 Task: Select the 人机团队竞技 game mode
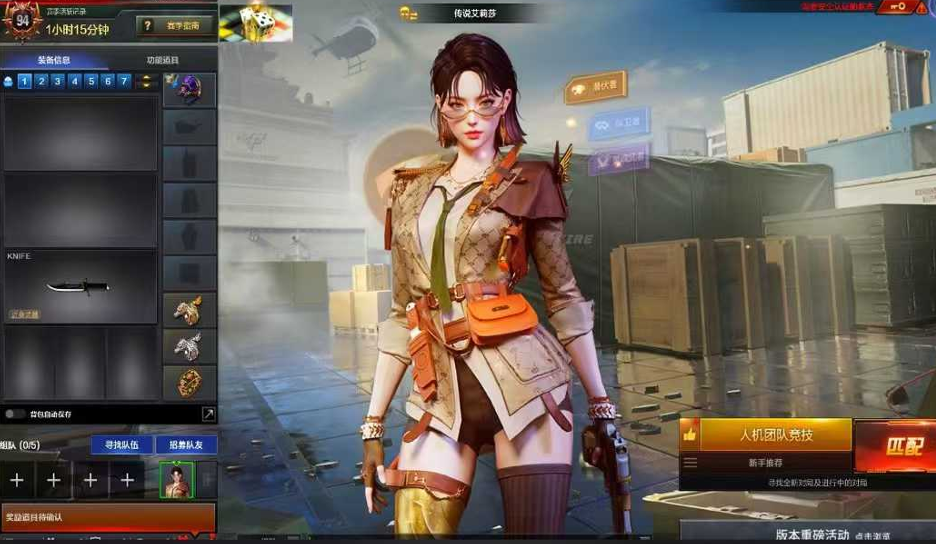[776, 435]
